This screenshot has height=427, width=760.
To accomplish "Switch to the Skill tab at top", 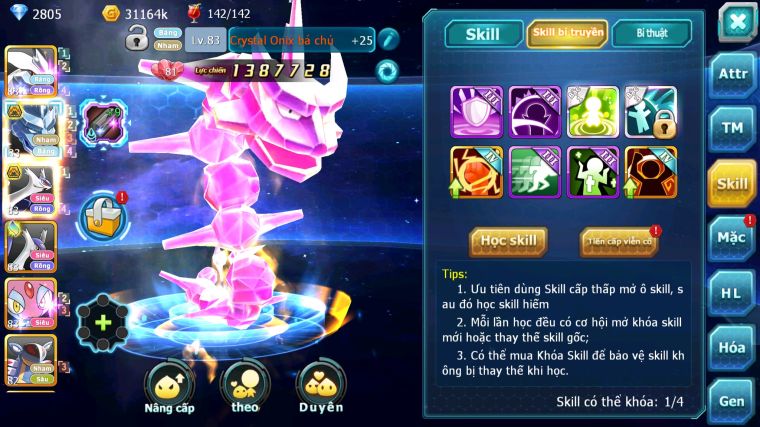I will [x=481, y=33].
